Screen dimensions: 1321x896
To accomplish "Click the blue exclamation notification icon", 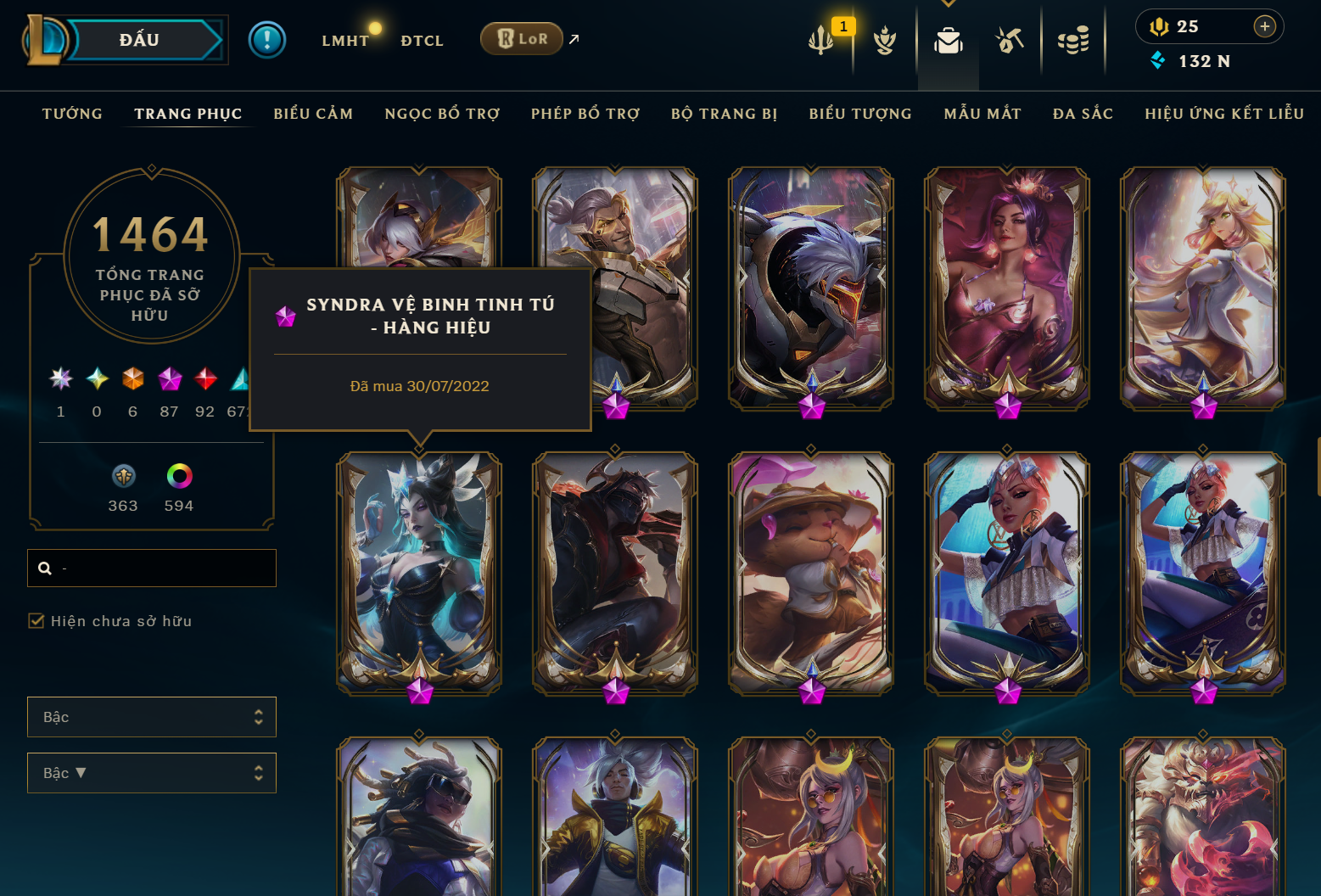I will click(x=267, y=39).
